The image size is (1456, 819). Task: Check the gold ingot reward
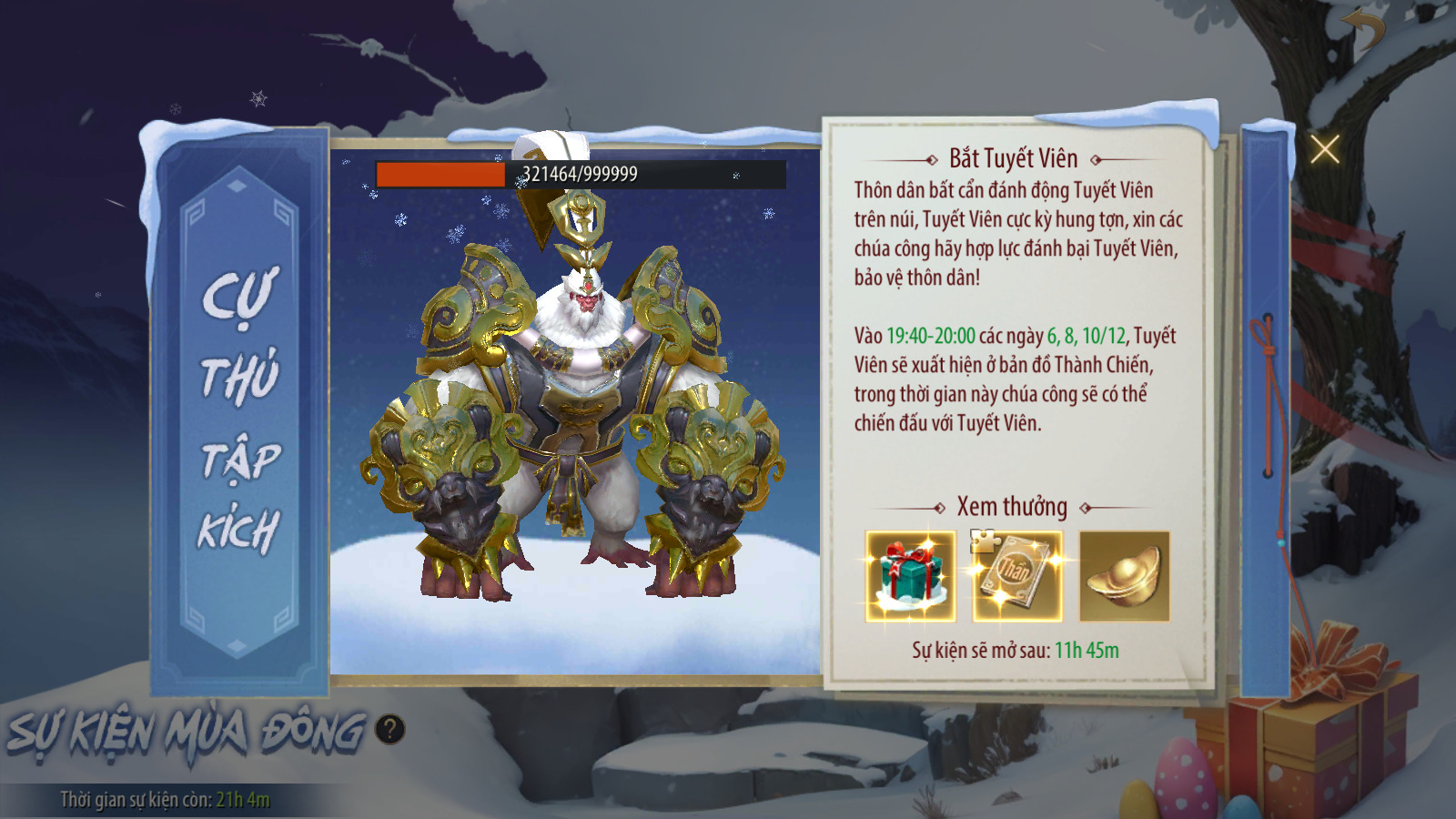tap(1124, 577)
